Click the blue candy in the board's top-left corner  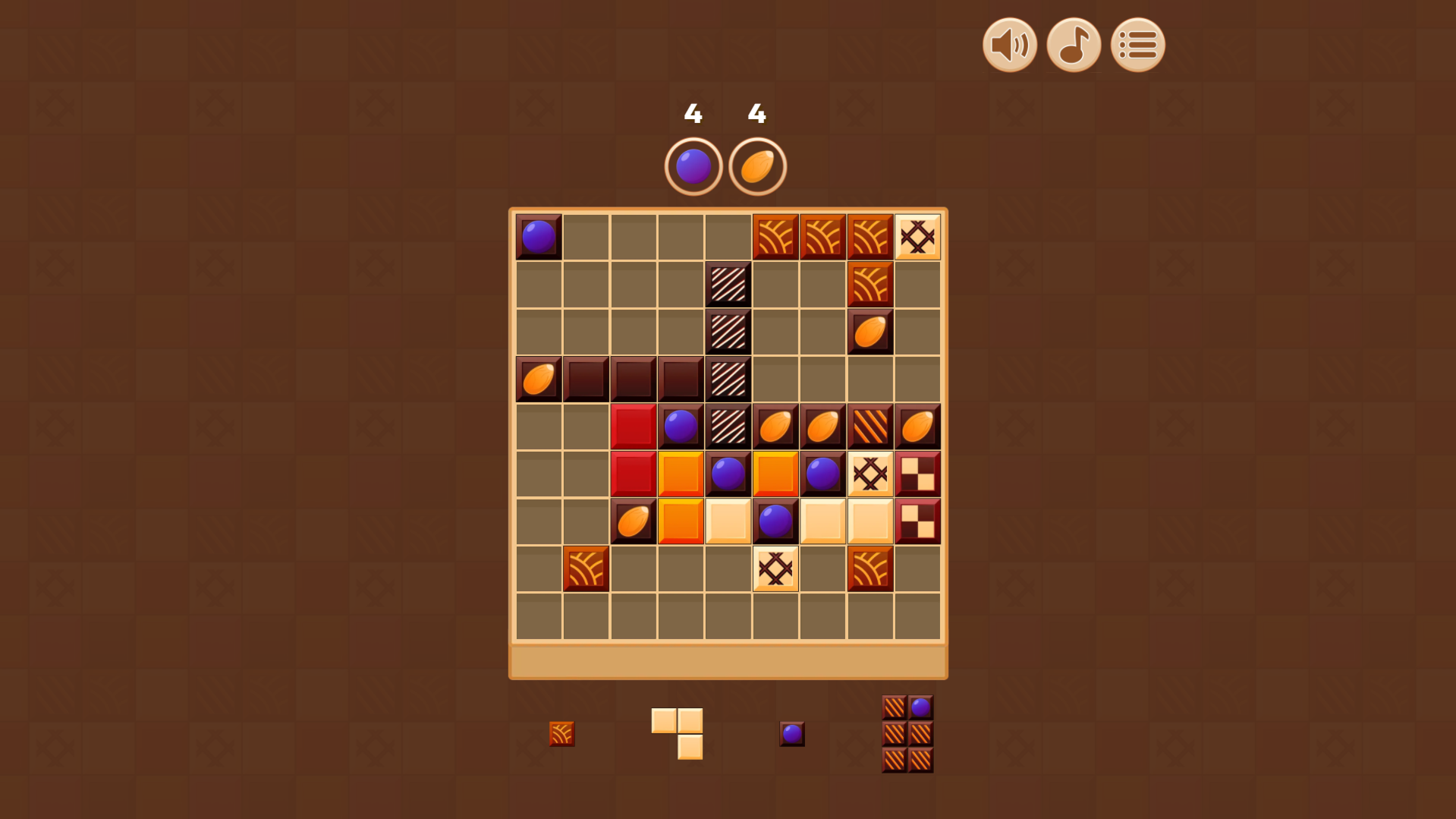click(x=538, y=236)
